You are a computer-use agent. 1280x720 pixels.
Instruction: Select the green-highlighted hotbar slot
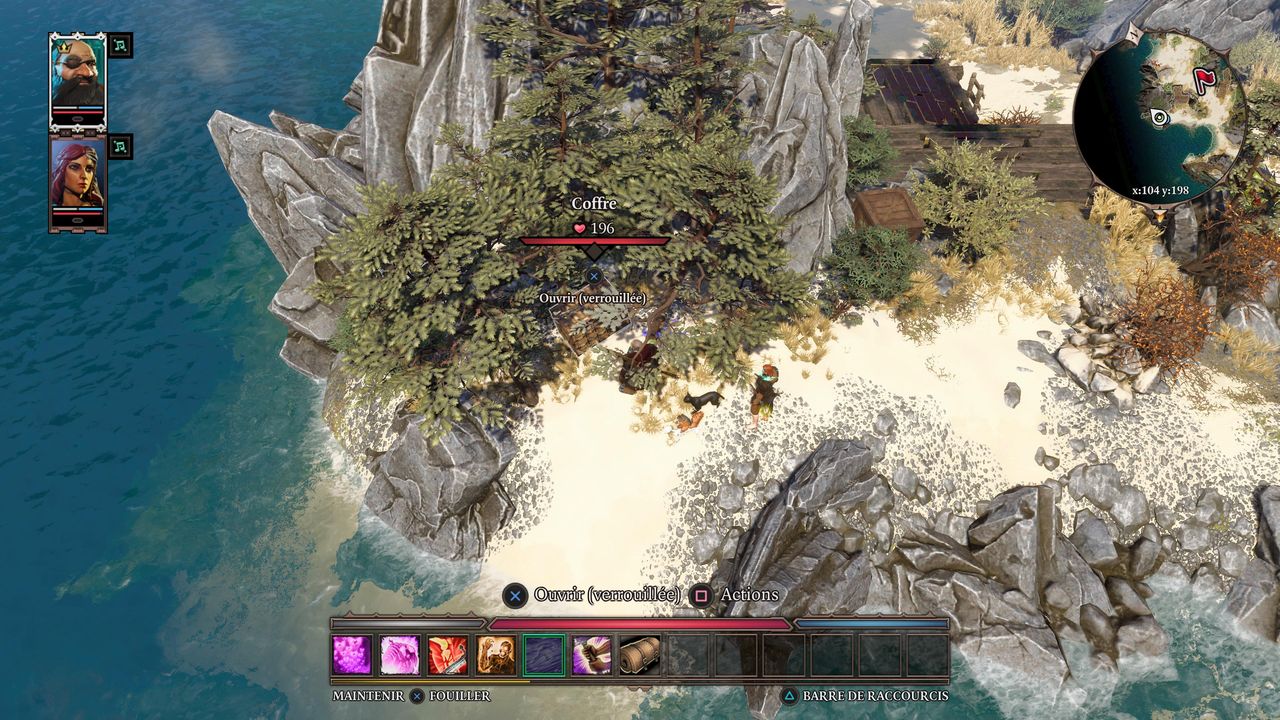pyautogui.click(x=544, y=655)
